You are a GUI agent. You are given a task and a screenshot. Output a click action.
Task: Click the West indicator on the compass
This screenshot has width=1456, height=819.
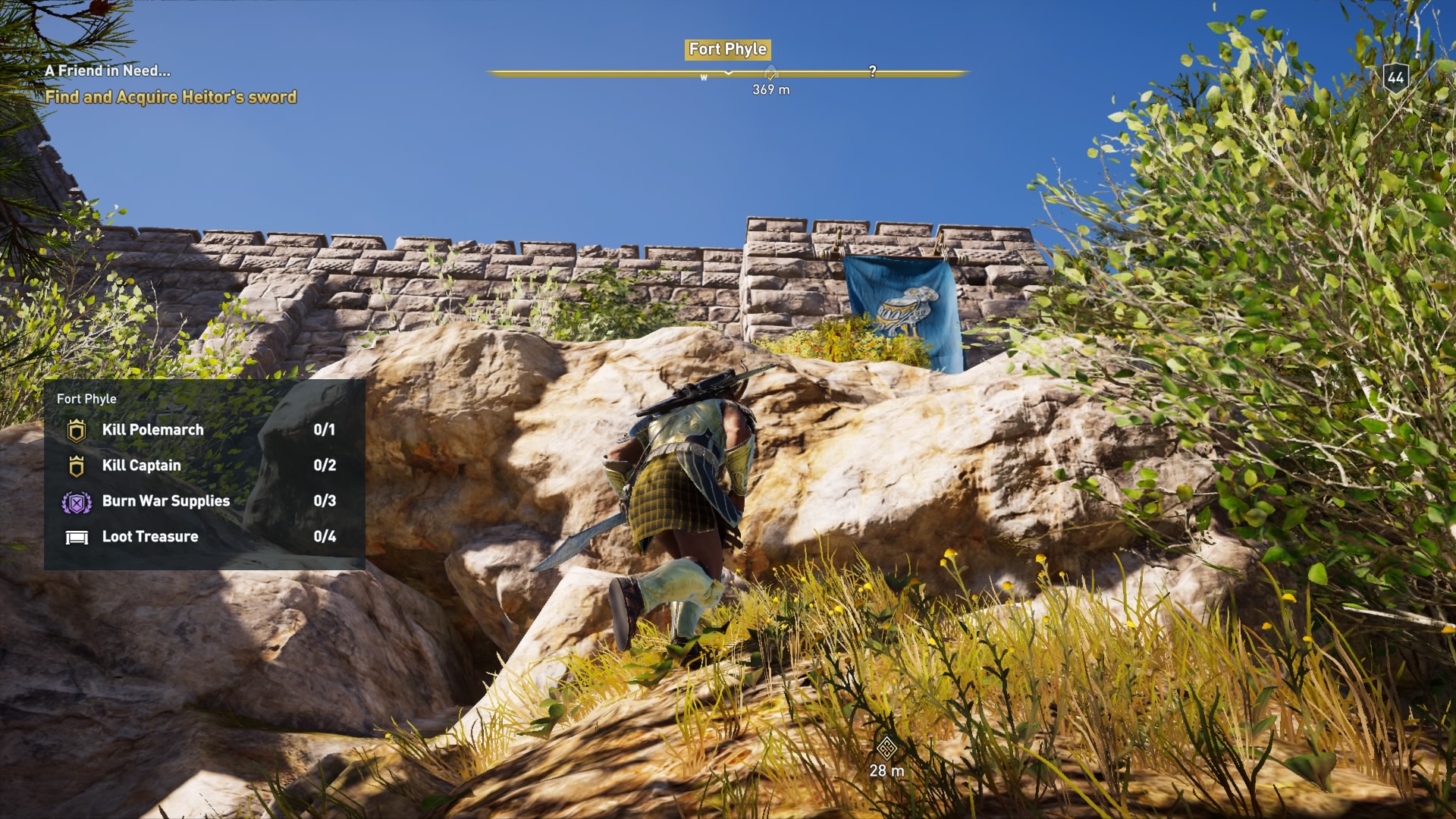tap(704, 77)
